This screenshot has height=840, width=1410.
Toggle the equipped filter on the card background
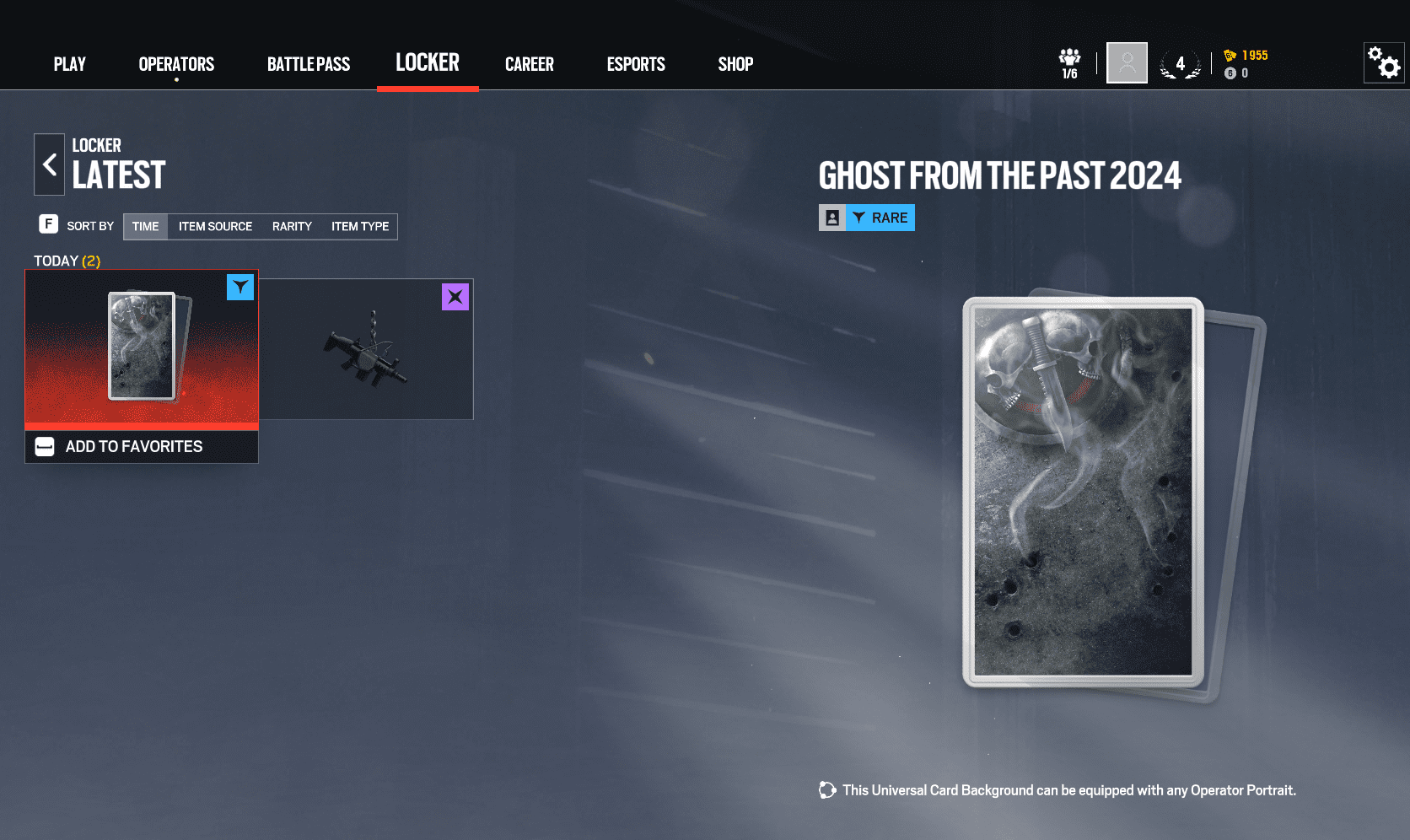click(x=240, y=287)
